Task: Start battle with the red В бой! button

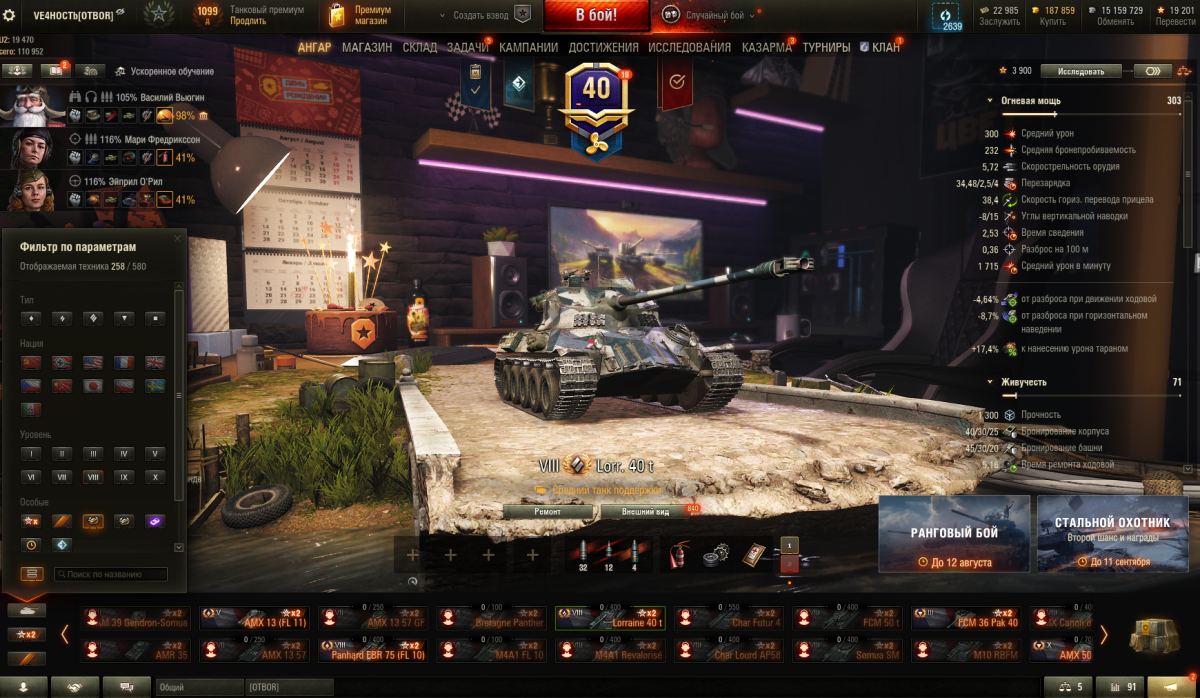Action: point(596,15)
